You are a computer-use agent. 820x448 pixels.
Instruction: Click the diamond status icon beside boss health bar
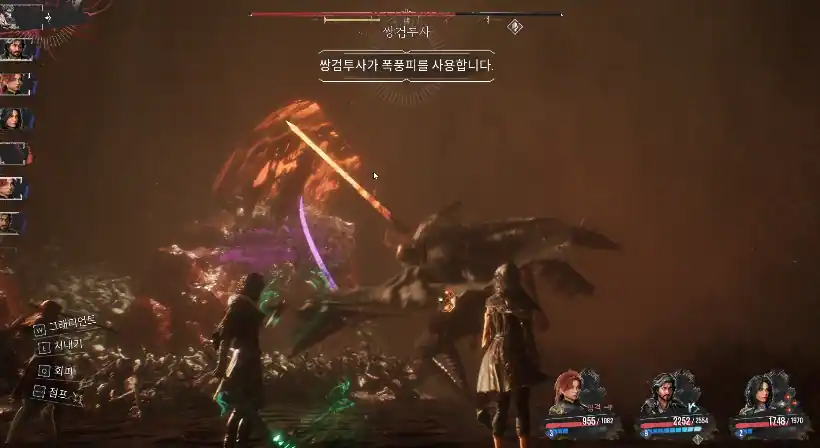pyautogui.click(x=515, y=27)
